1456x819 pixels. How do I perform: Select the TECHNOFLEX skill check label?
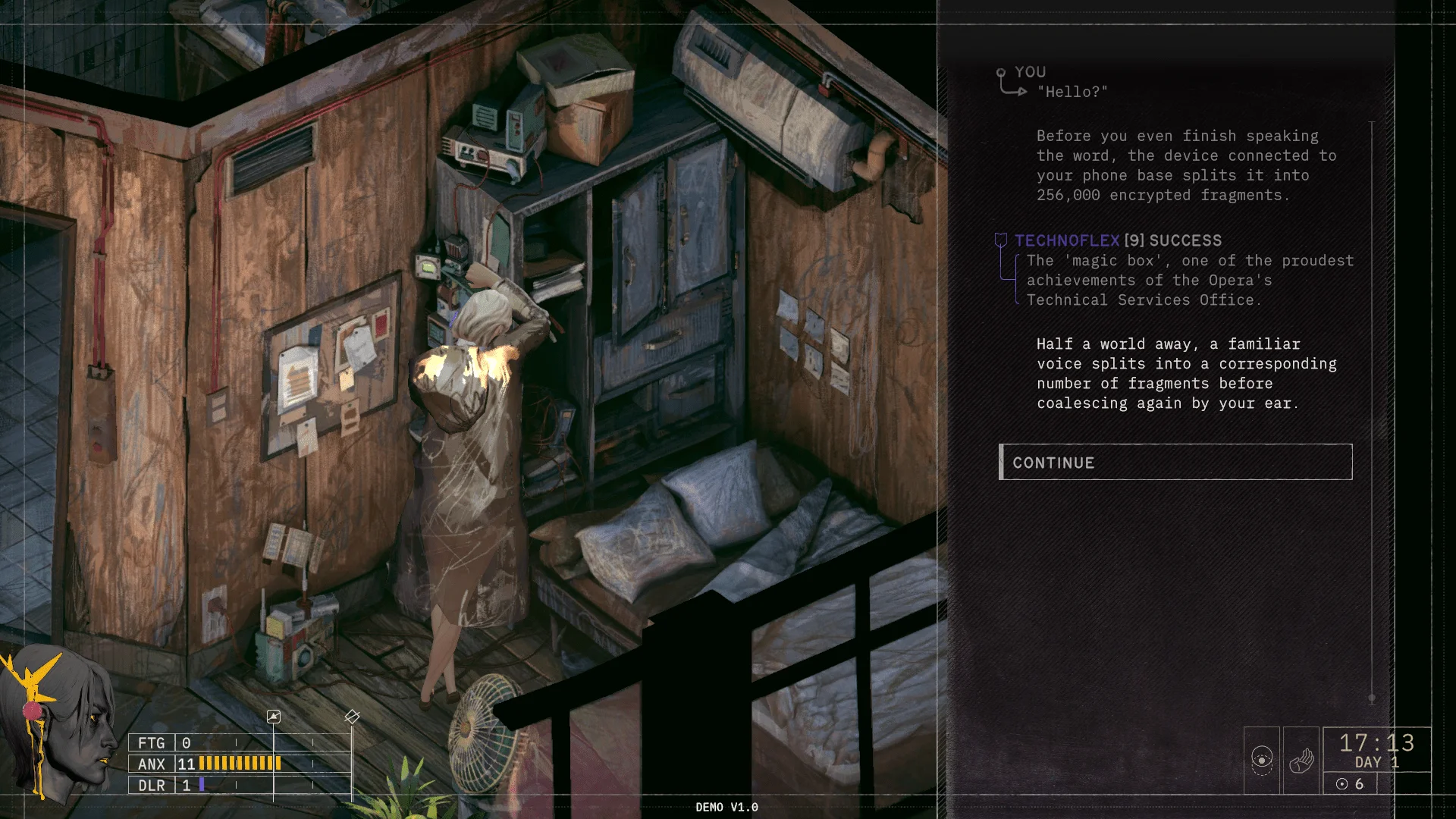coord(1067,240)
